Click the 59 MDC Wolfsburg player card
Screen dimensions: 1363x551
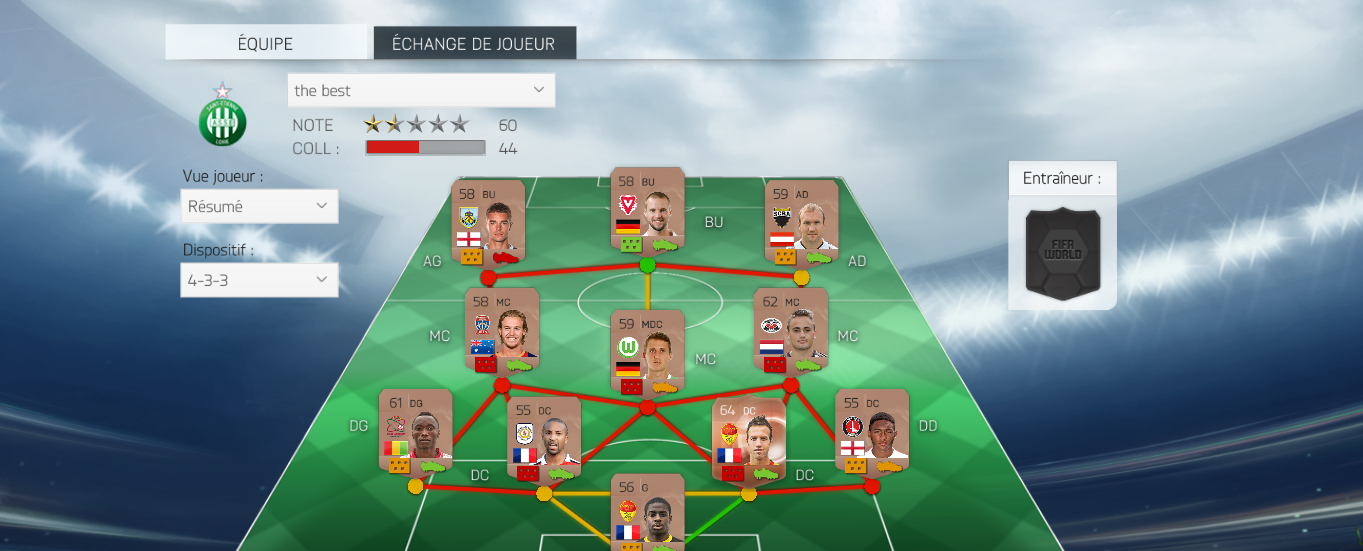[x=647, y=350]
